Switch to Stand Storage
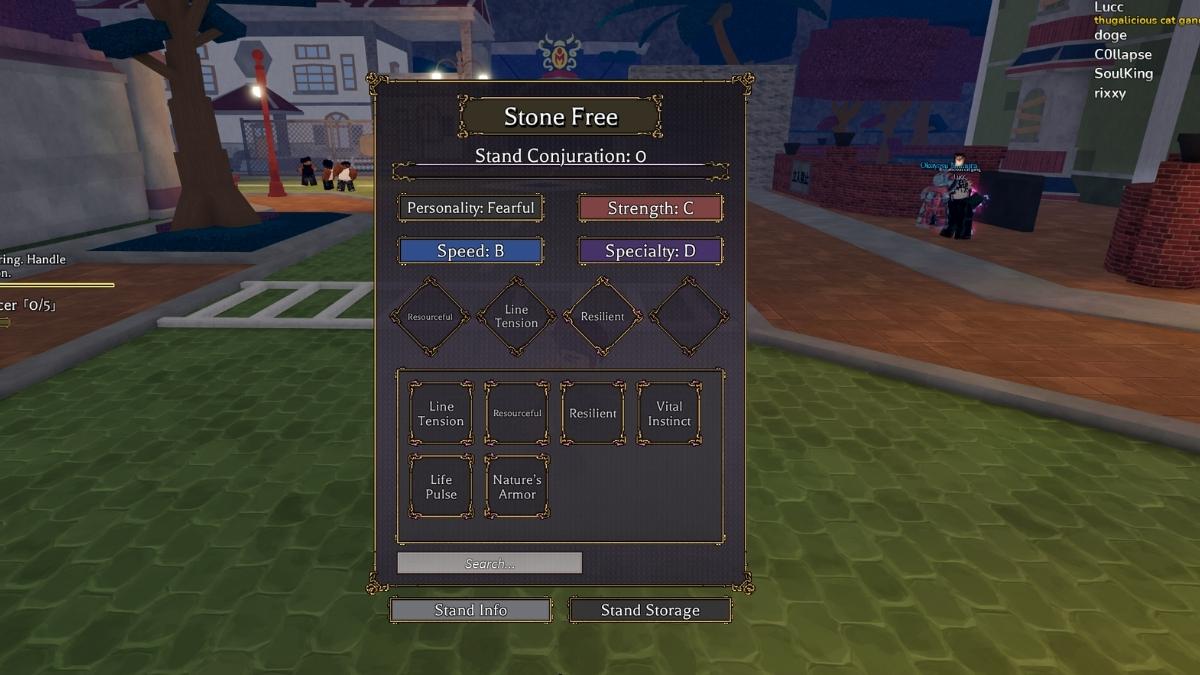This screenshot has width=1200, height=675. click(x=650, y=610)
